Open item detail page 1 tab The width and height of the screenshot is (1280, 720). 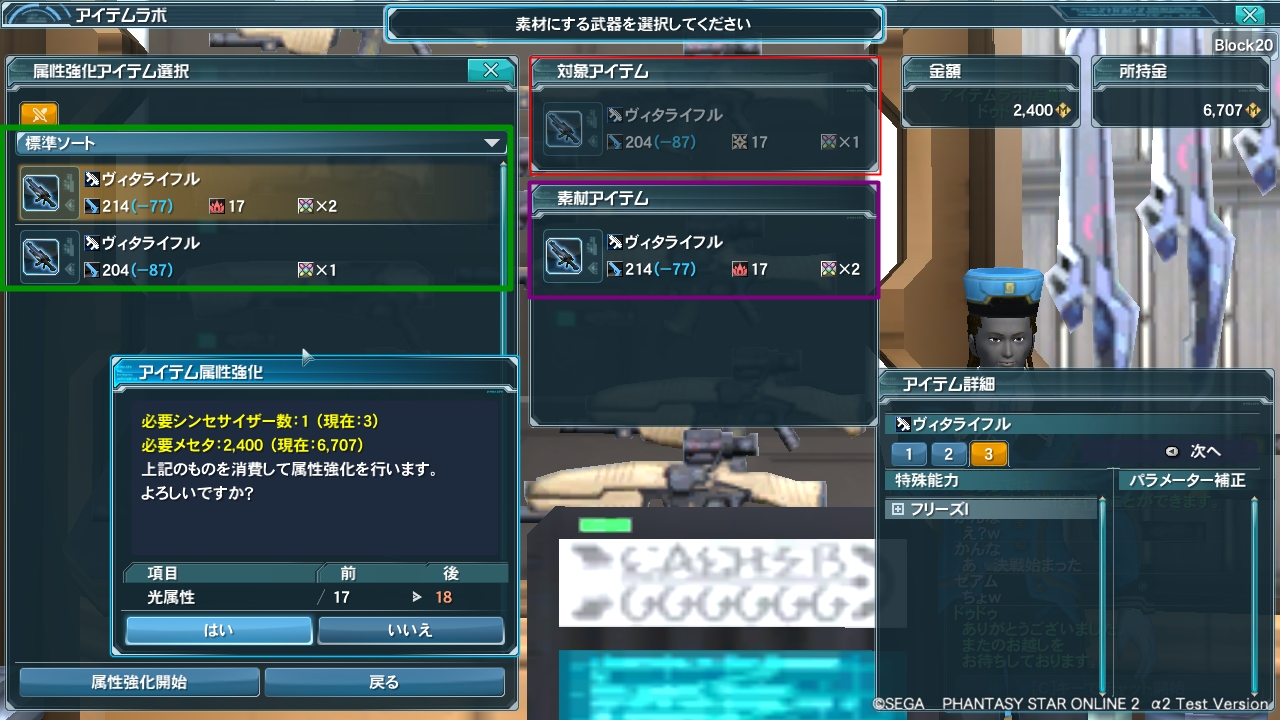907,453
